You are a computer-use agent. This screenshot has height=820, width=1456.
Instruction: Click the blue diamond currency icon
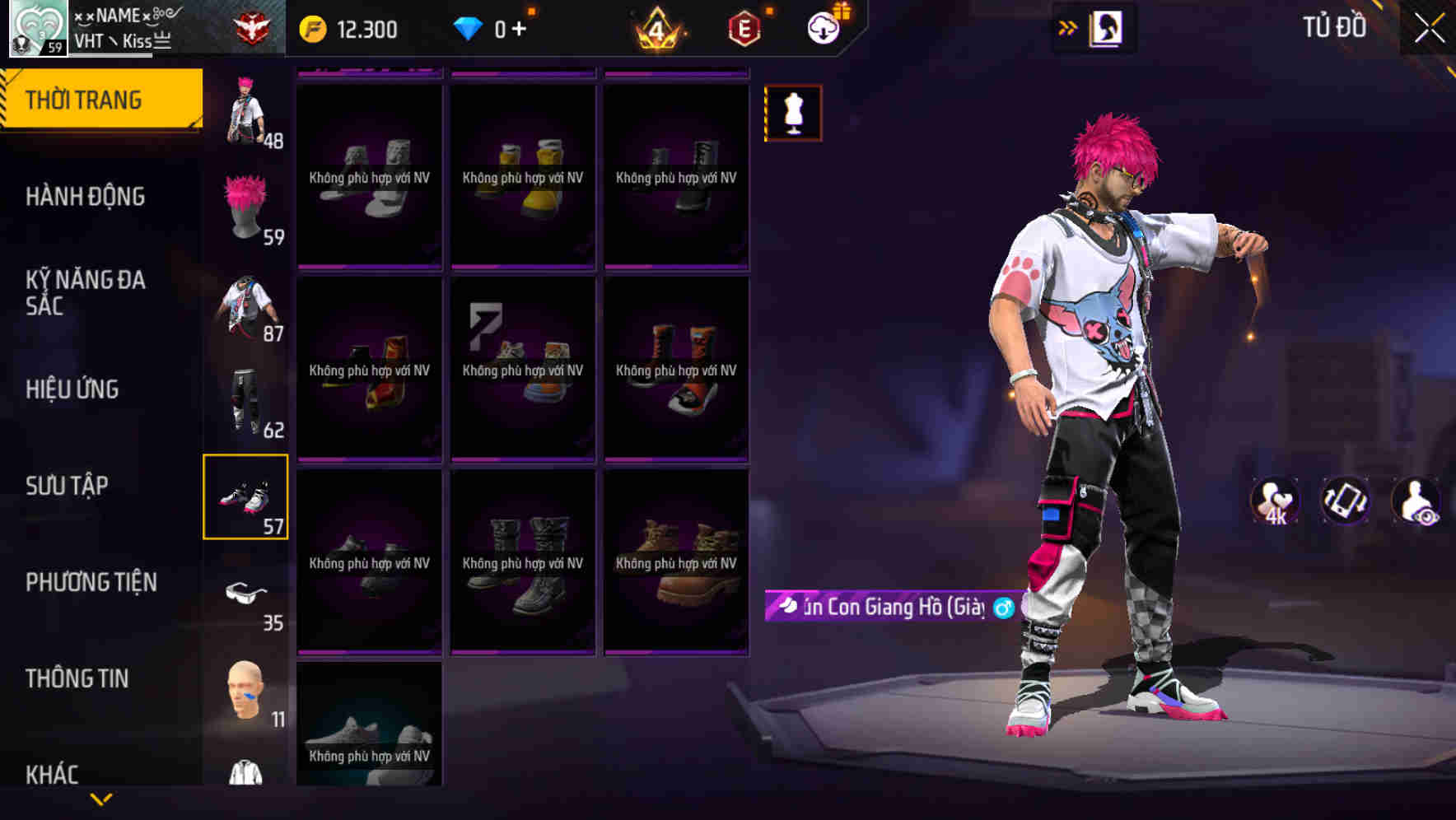[x=471, y=27]
